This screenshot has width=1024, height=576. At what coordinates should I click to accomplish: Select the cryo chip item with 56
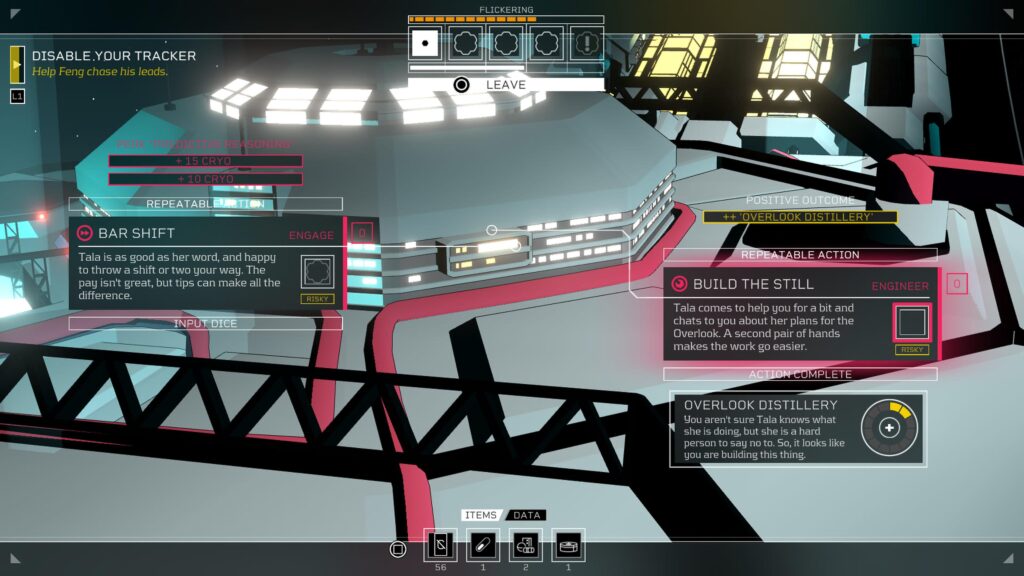pyautogui.click(x=440, y=545)
